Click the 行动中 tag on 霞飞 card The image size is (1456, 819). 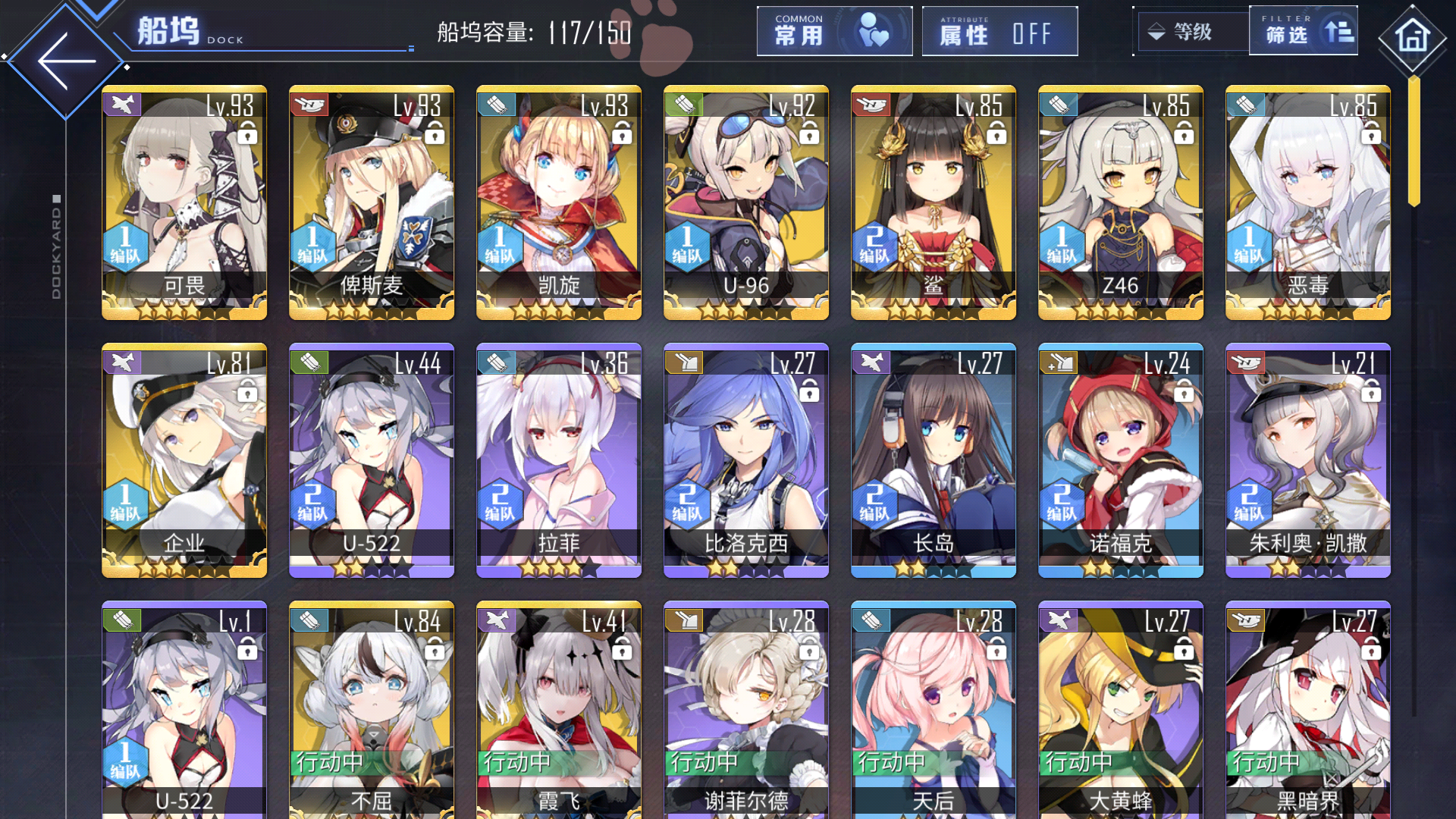[516, 762]
